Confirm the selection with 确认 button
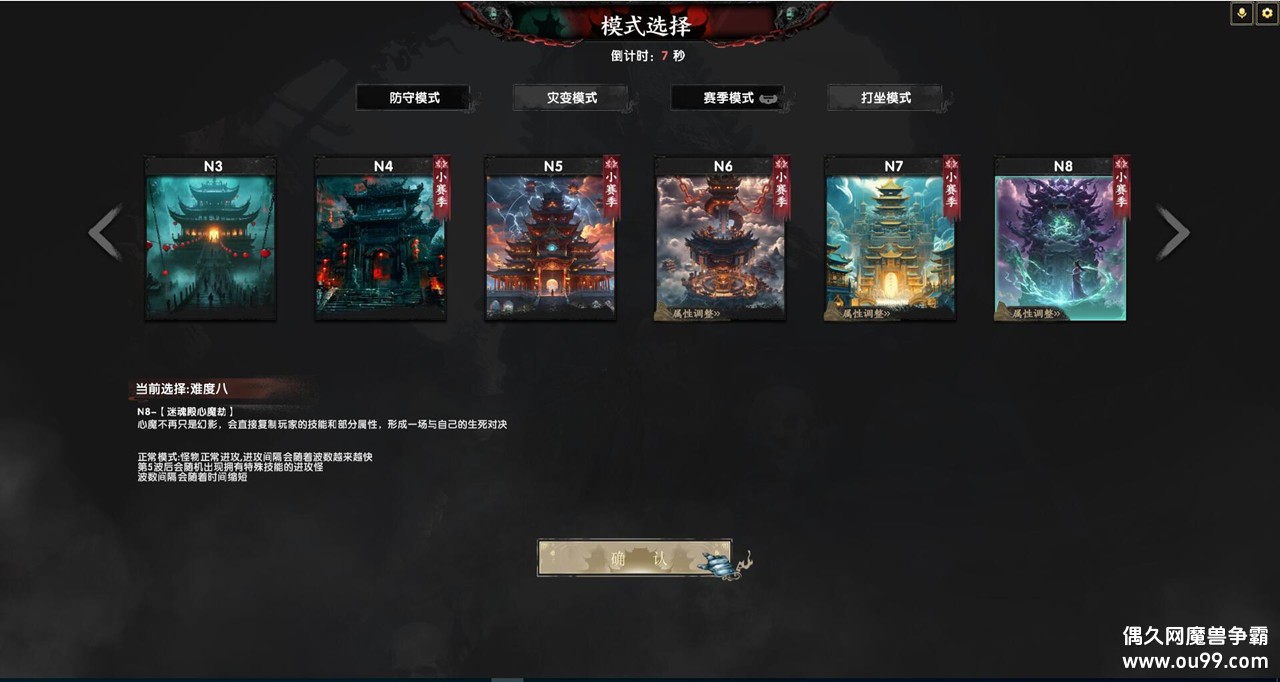This screenshot has width=1280, height=682. tap(634, 558)
